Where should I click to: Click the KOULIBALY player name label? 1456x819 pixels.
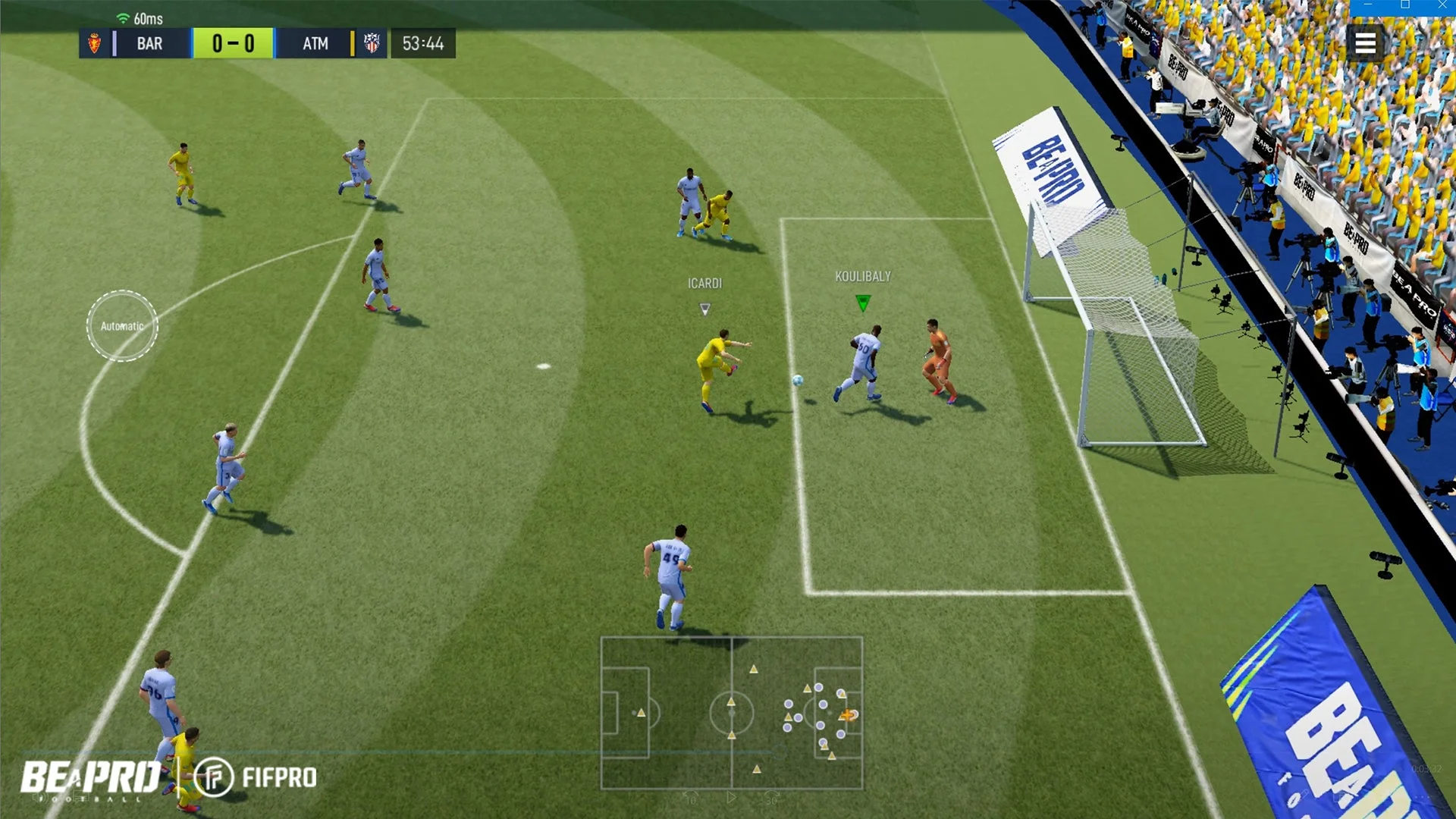click(x=862, y=276)
